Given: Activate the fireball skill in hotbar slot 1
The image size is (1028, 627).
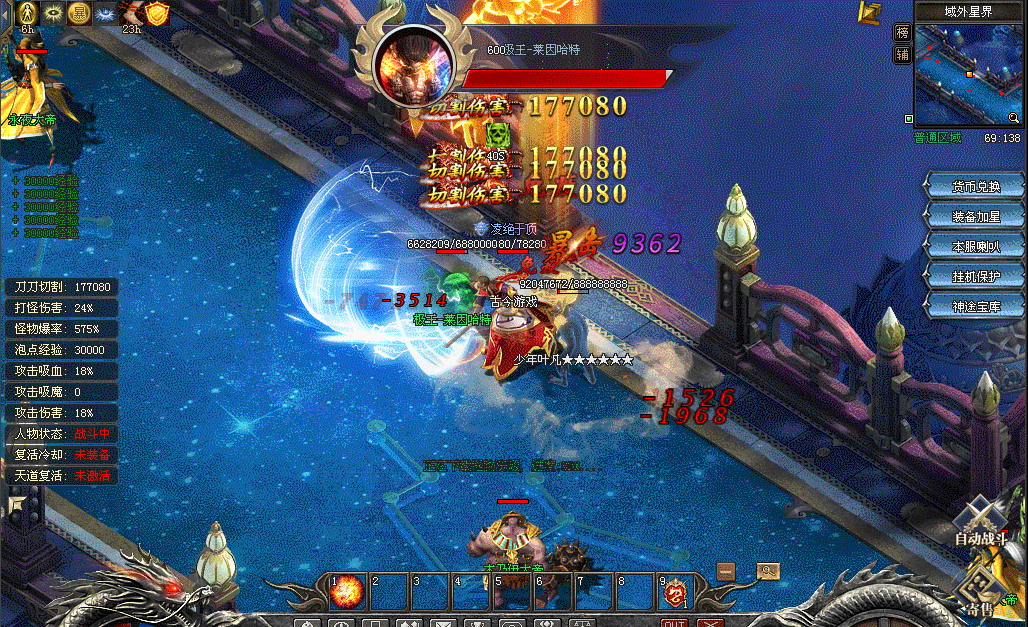Looking at the screenshot, I should point(347,590).
